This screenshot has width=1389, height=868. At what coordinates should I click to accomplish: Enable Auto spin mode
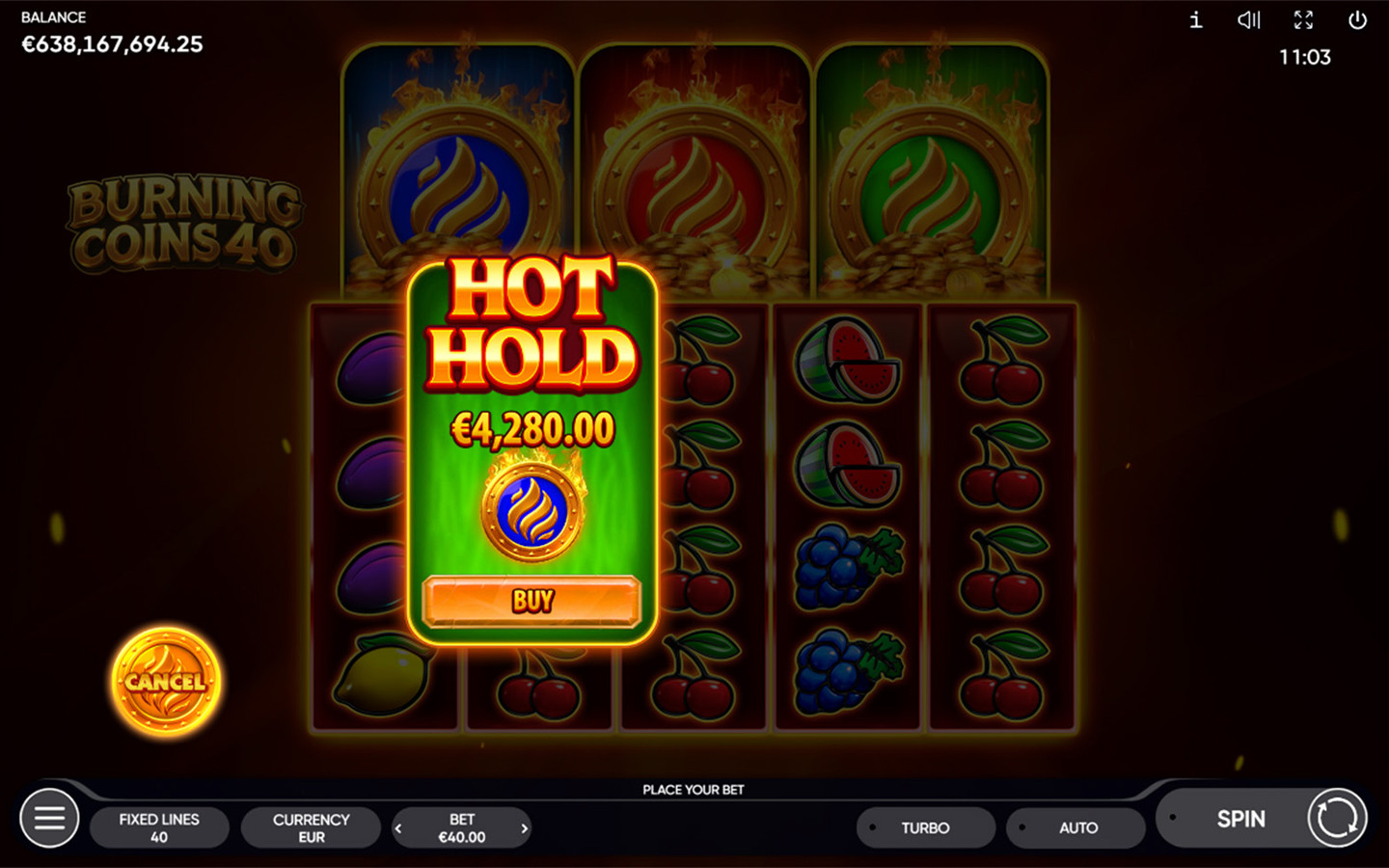pos(1076,827)
